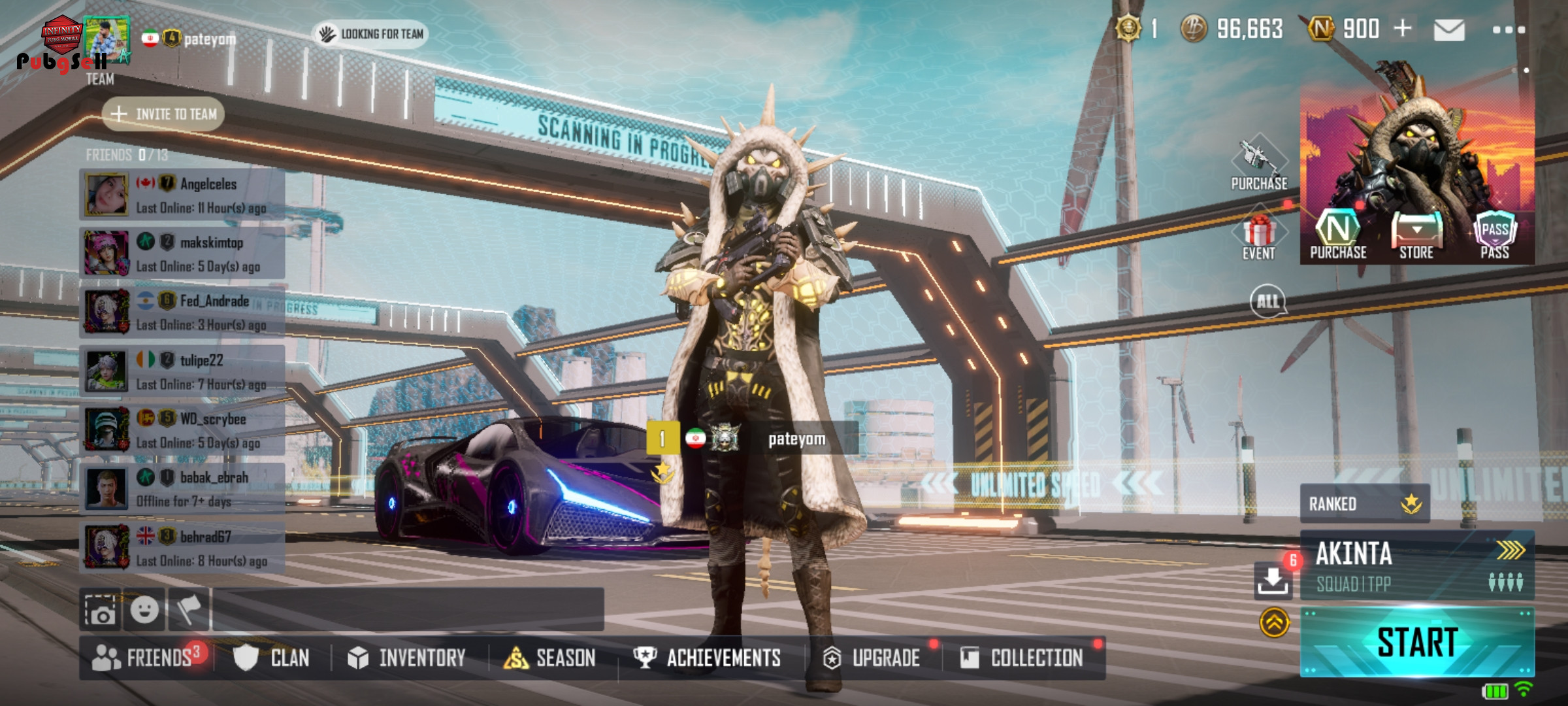The width and height of the screenshot is (1568, 706).
Task: Open the Collection menu
Action: (x=1022, y=658)
